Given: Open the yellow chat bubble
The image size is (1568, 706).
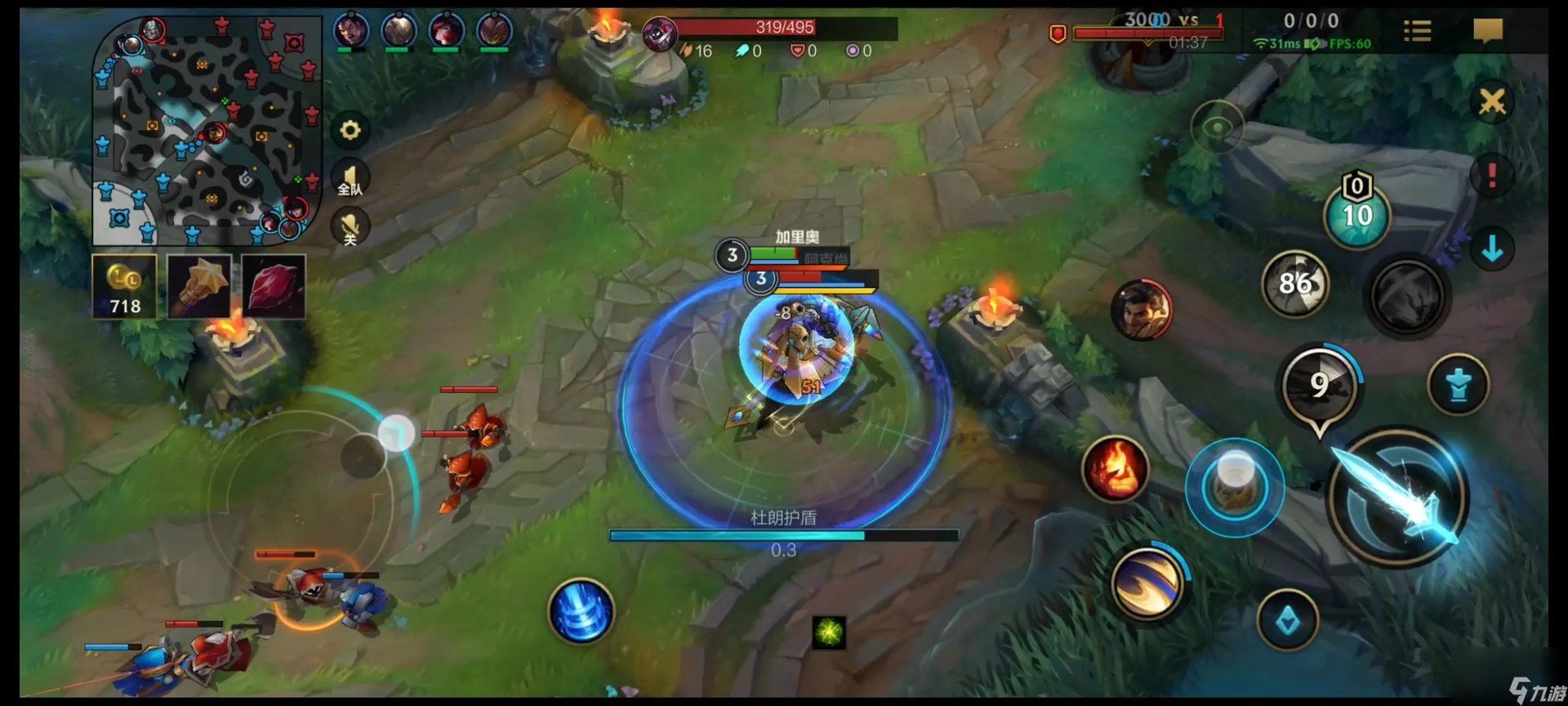Looking at the screenshot, I should [1488, 32].
